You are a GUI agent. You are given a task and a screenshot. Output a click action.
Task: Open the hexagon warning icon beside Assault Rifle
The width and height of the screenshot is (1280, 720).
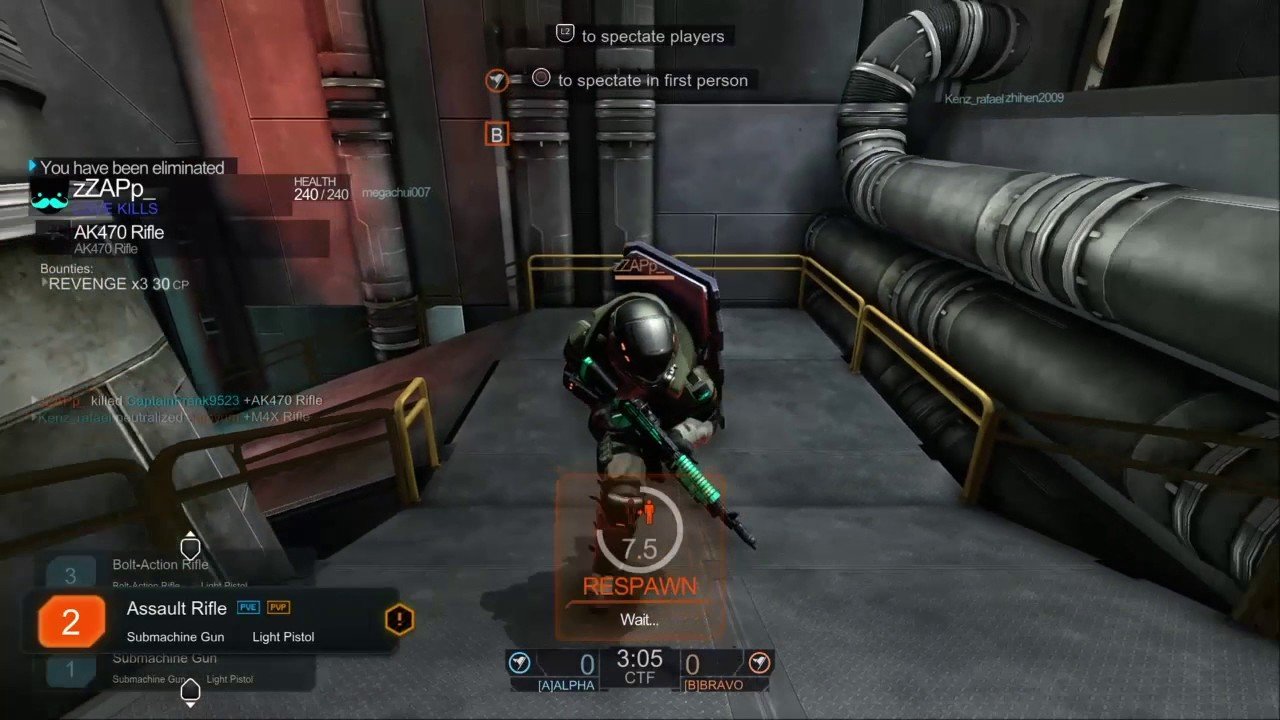(399, 620)
